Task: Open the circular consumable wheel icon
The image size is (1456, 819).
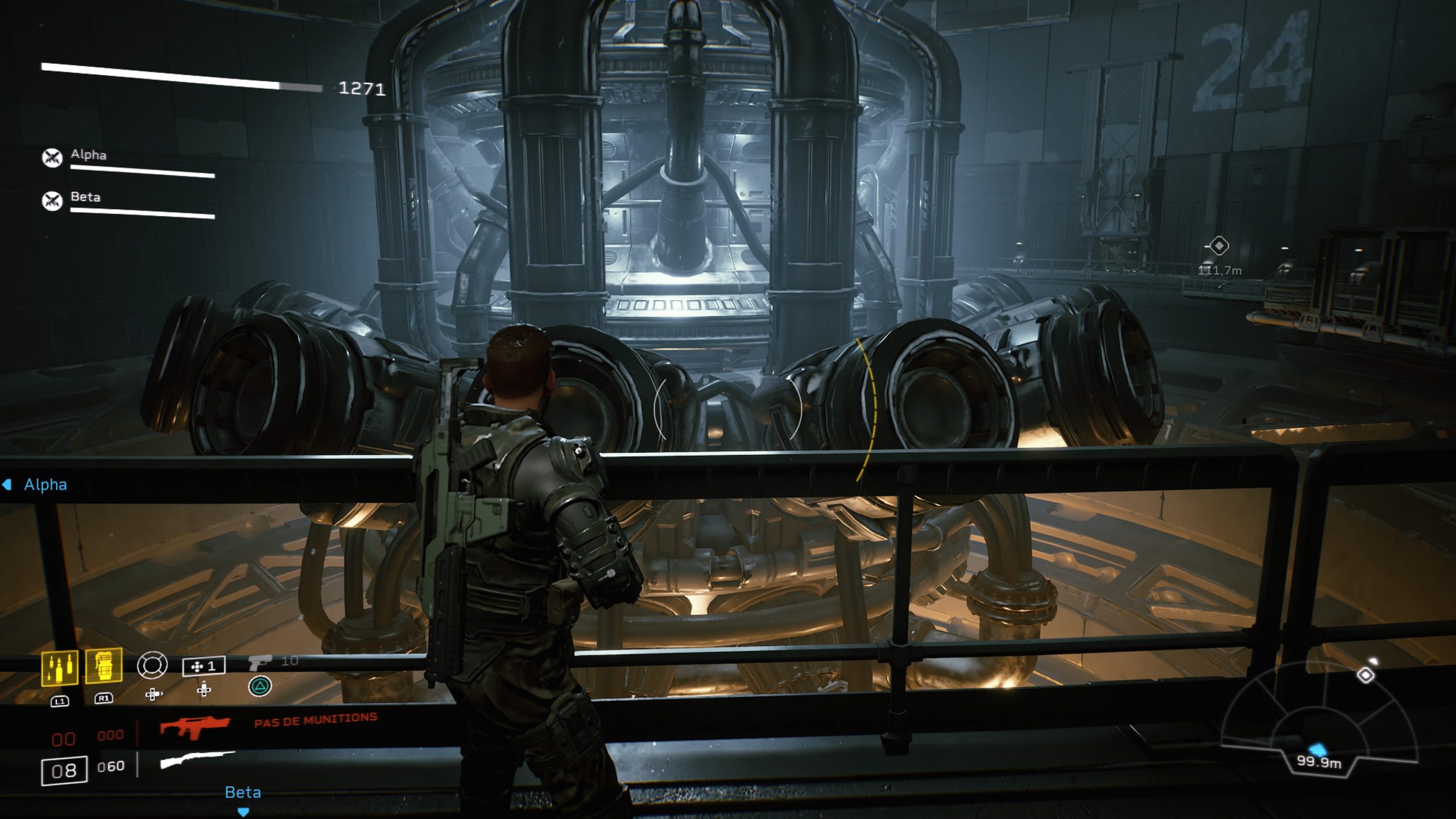Action: tap(152, 665)
